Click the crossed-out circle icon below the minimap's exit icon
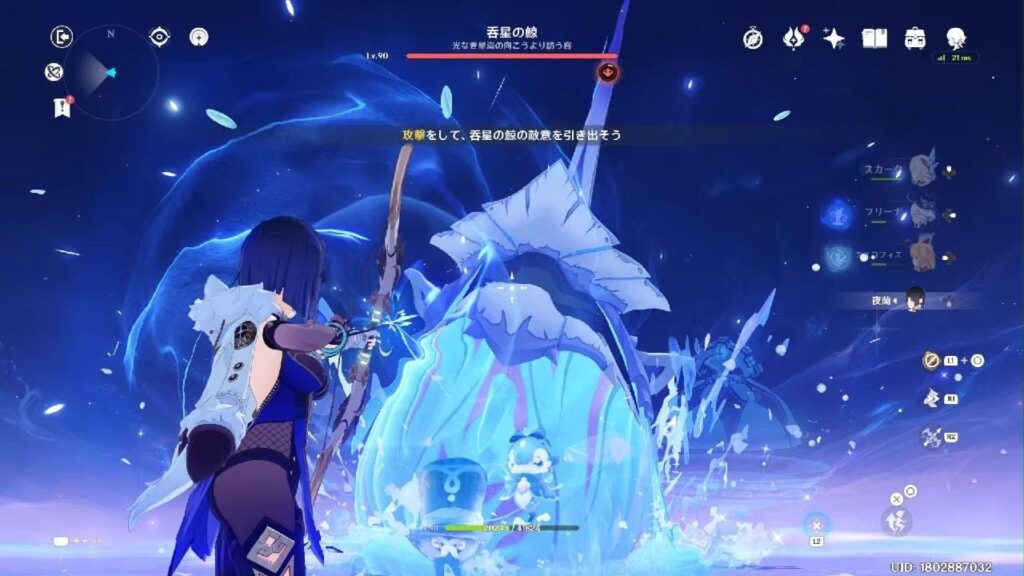 click(x=54, y=72)
